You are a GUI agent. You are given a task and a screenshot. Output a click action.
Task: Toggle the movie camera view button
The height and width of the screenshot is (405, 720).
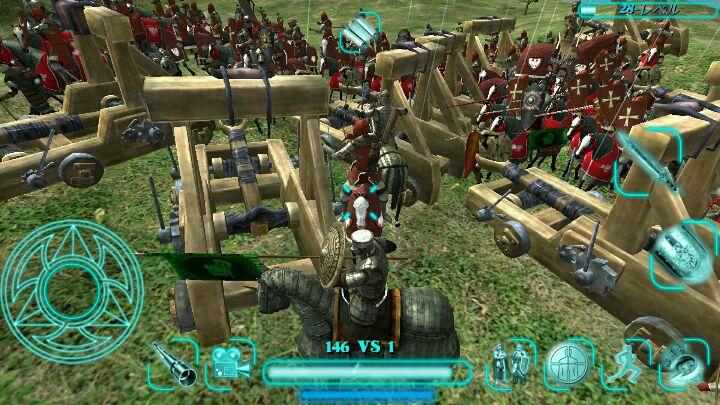230,365
